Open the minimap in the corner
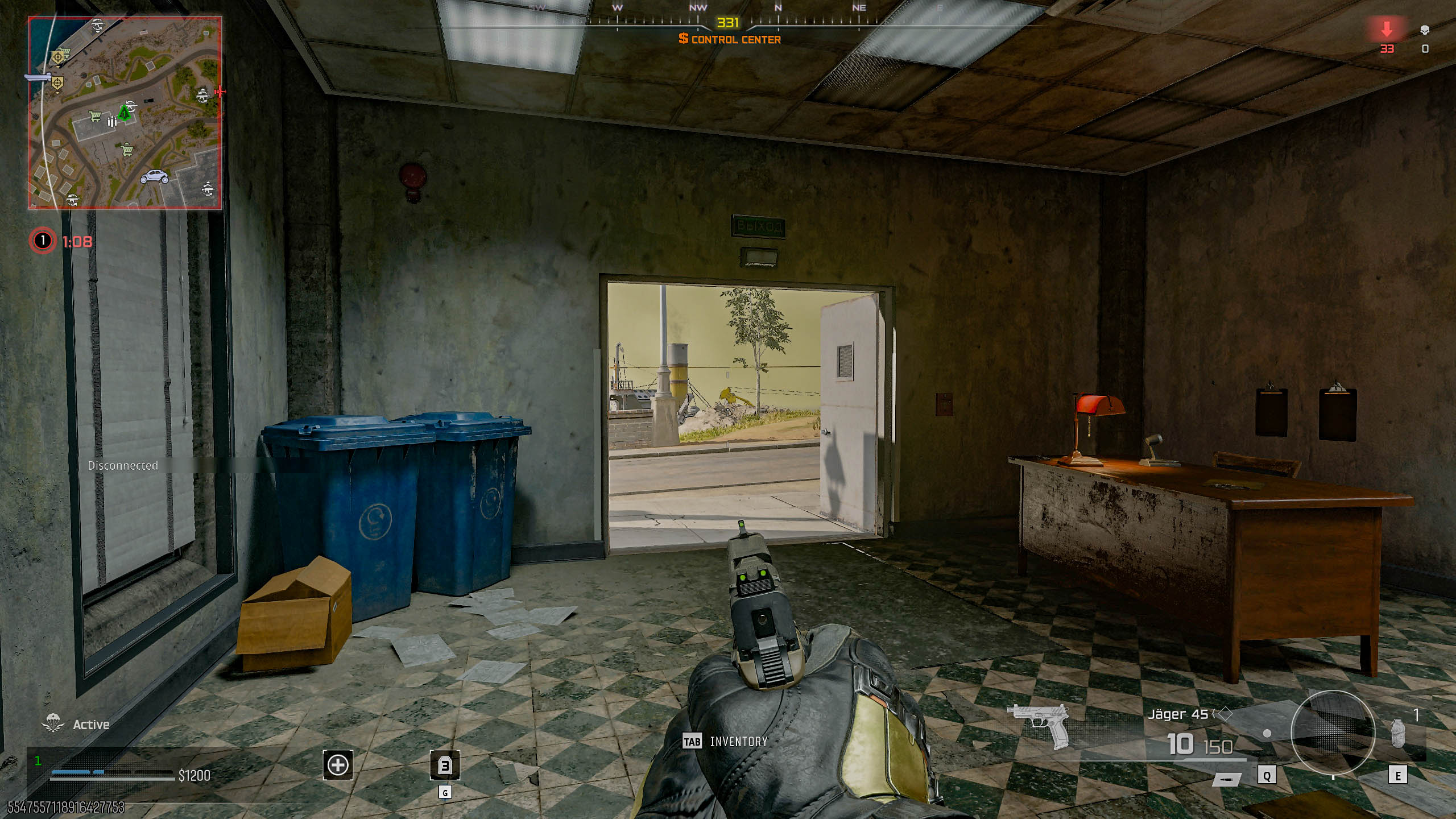Viewport: 1456px width, 819px height. pyautogui.click(x=125, y=113)
